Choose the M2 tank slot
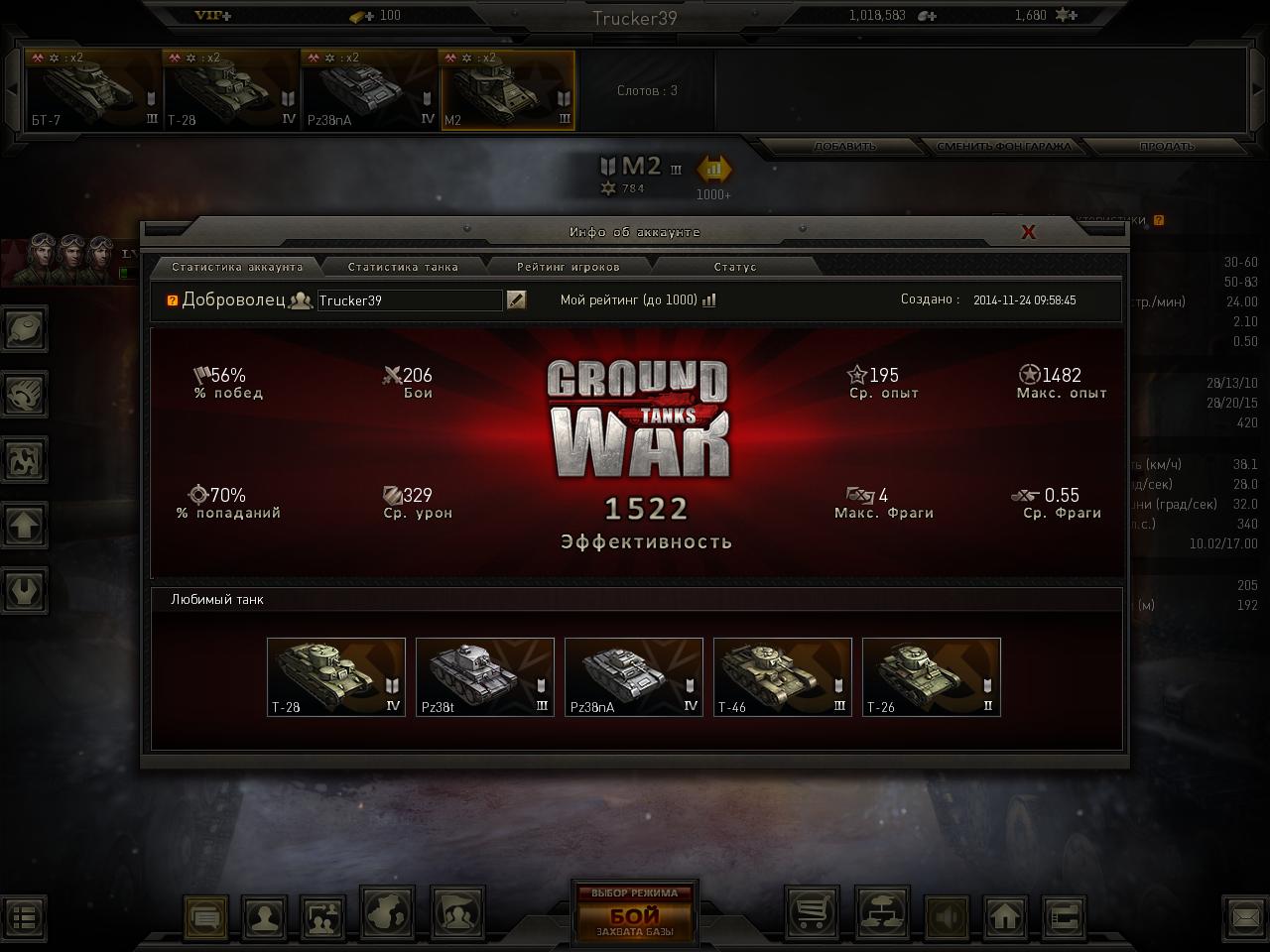Viewport: 1270px width, 952px height. pos(507,90)
